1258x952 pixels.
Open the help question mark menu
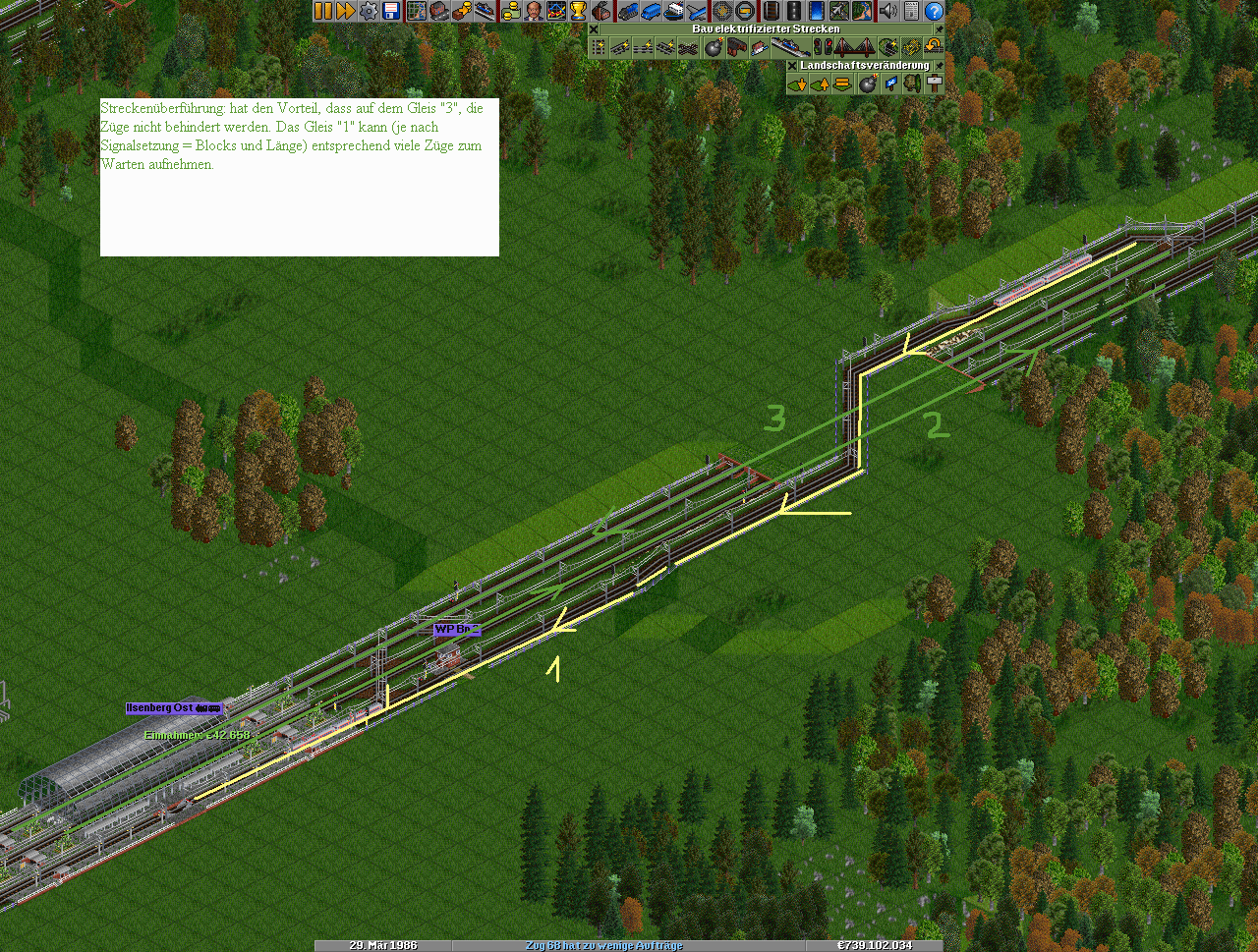pos(934,11)
